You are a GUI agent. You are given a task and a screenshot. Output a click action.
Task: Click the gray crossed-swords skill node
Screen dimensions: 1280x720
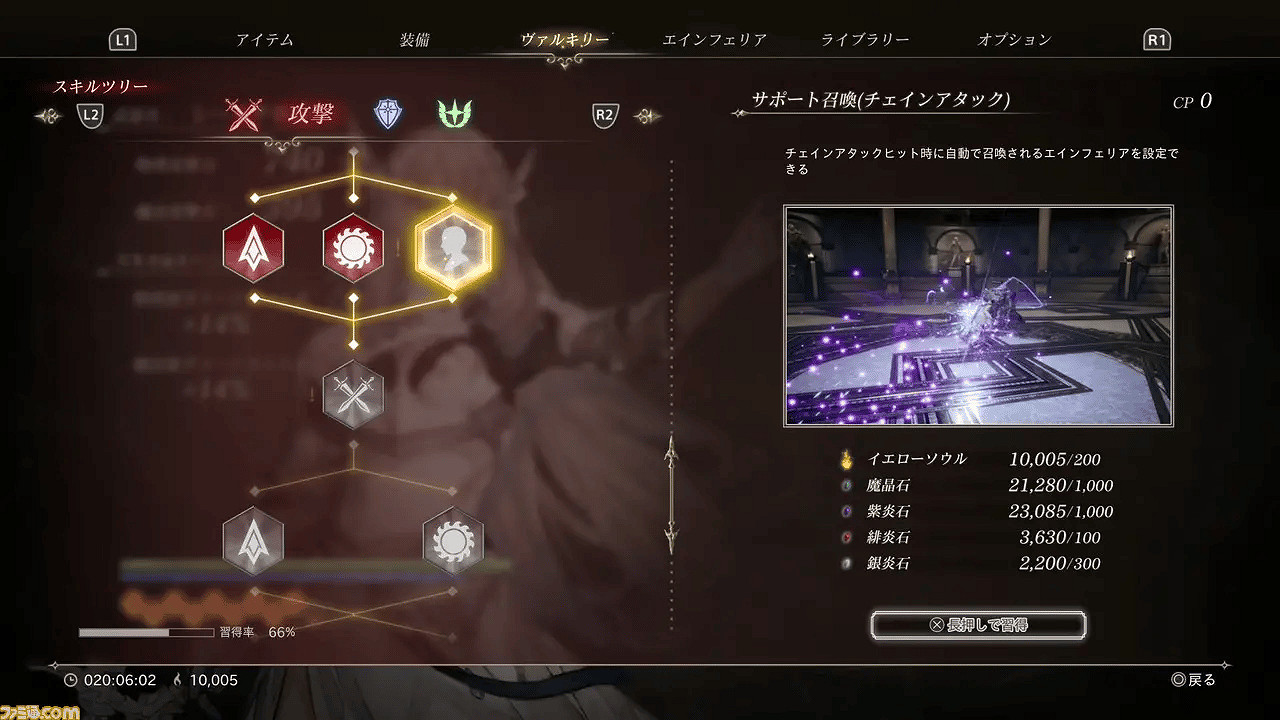(353, 394)
